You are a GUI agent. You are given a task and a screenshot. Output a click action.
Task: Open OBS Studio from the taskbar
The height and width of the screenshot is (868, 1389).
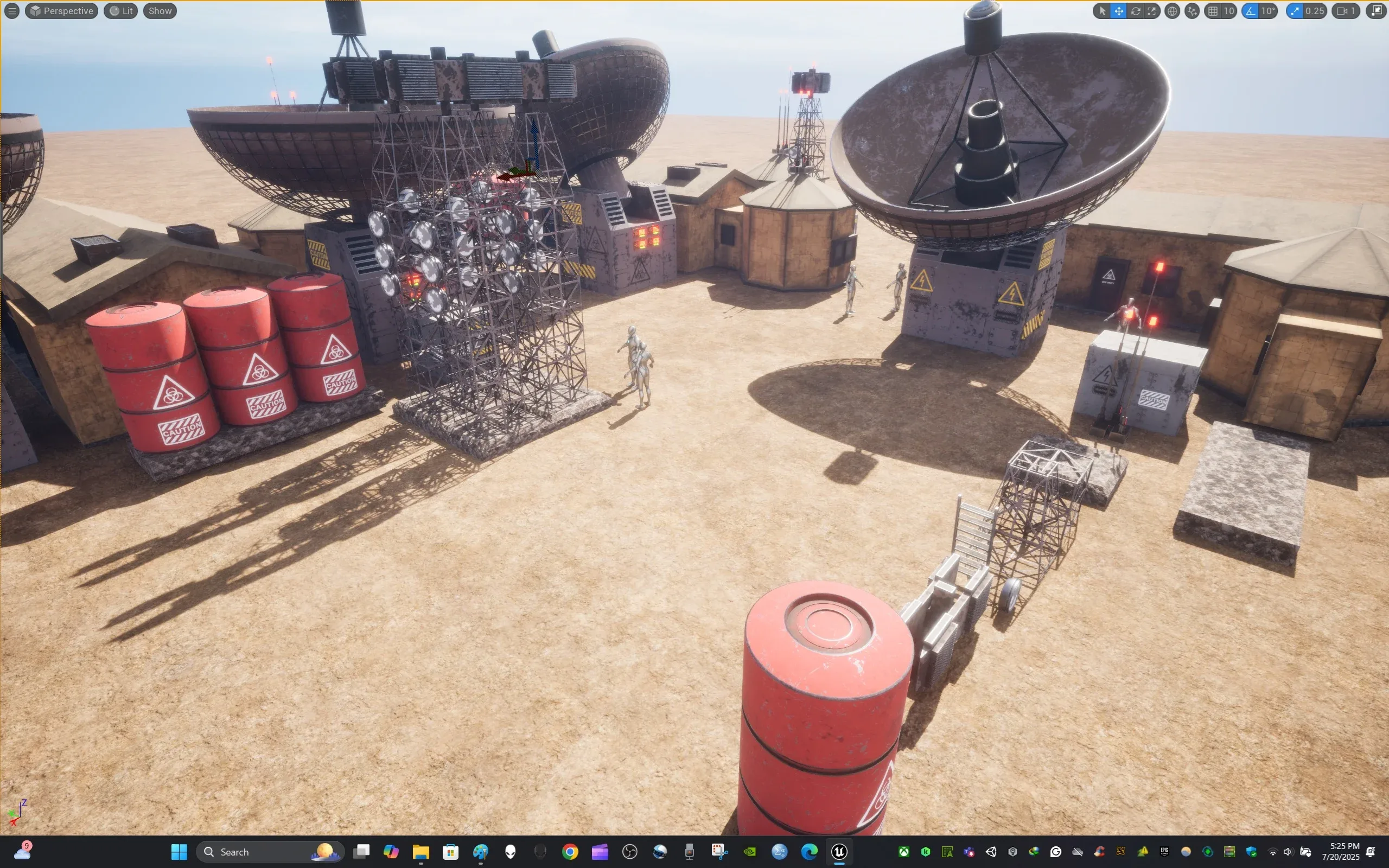629,851
